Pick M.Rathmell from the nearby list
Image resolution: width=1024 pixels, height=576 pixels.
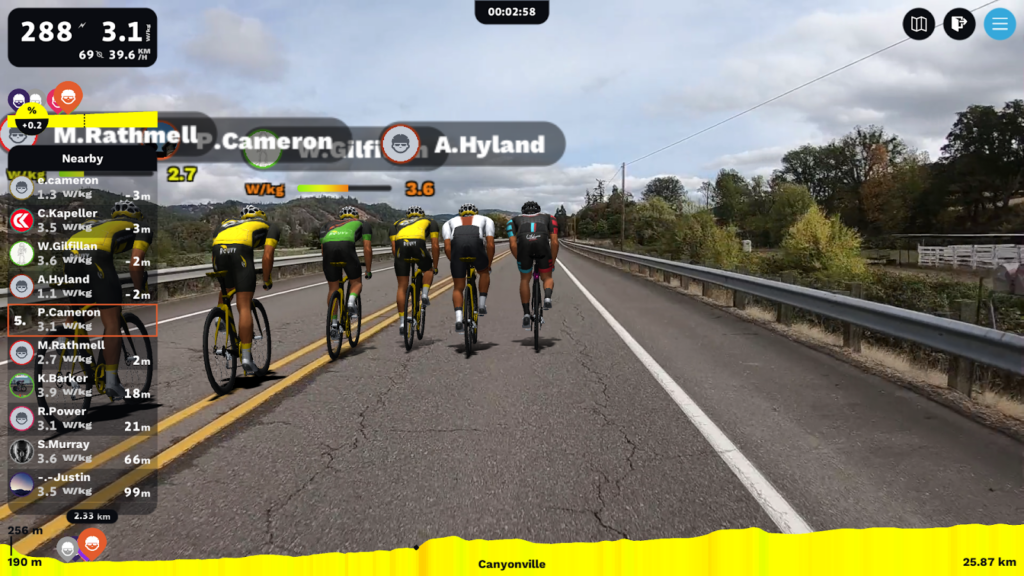pyautogui.click(x=82, y=352)
